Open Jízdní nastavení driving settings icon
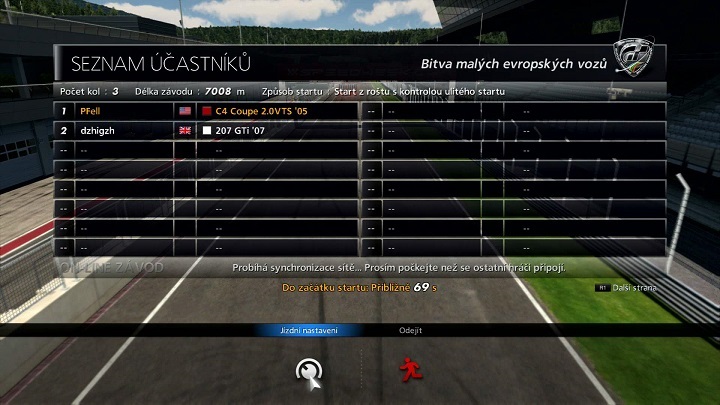This screenshot has height=405, width=720. pyautogui.click(x=309, y=370)
